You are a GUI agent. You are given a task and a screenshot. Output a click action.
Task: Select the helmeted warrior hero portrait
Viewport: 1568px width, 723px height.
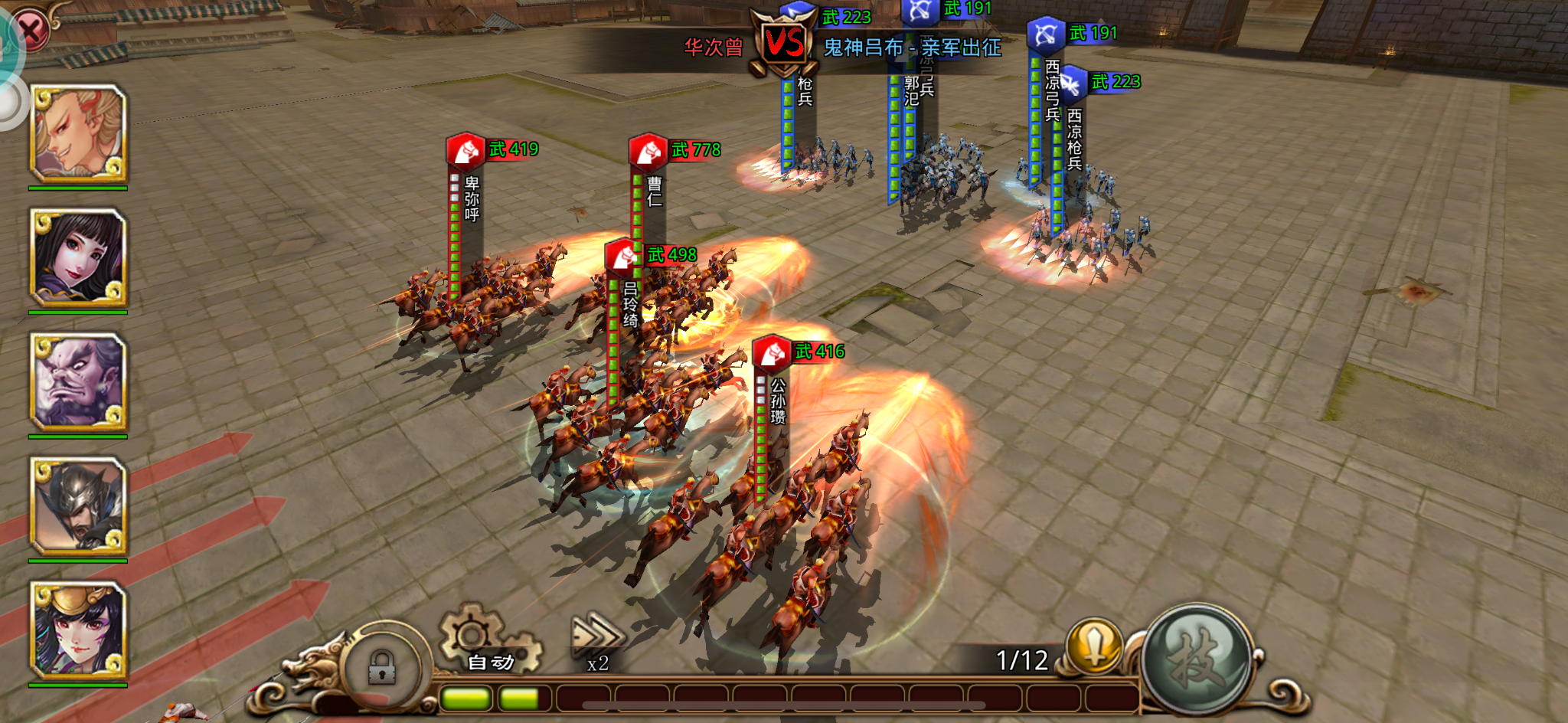(77, 506)
